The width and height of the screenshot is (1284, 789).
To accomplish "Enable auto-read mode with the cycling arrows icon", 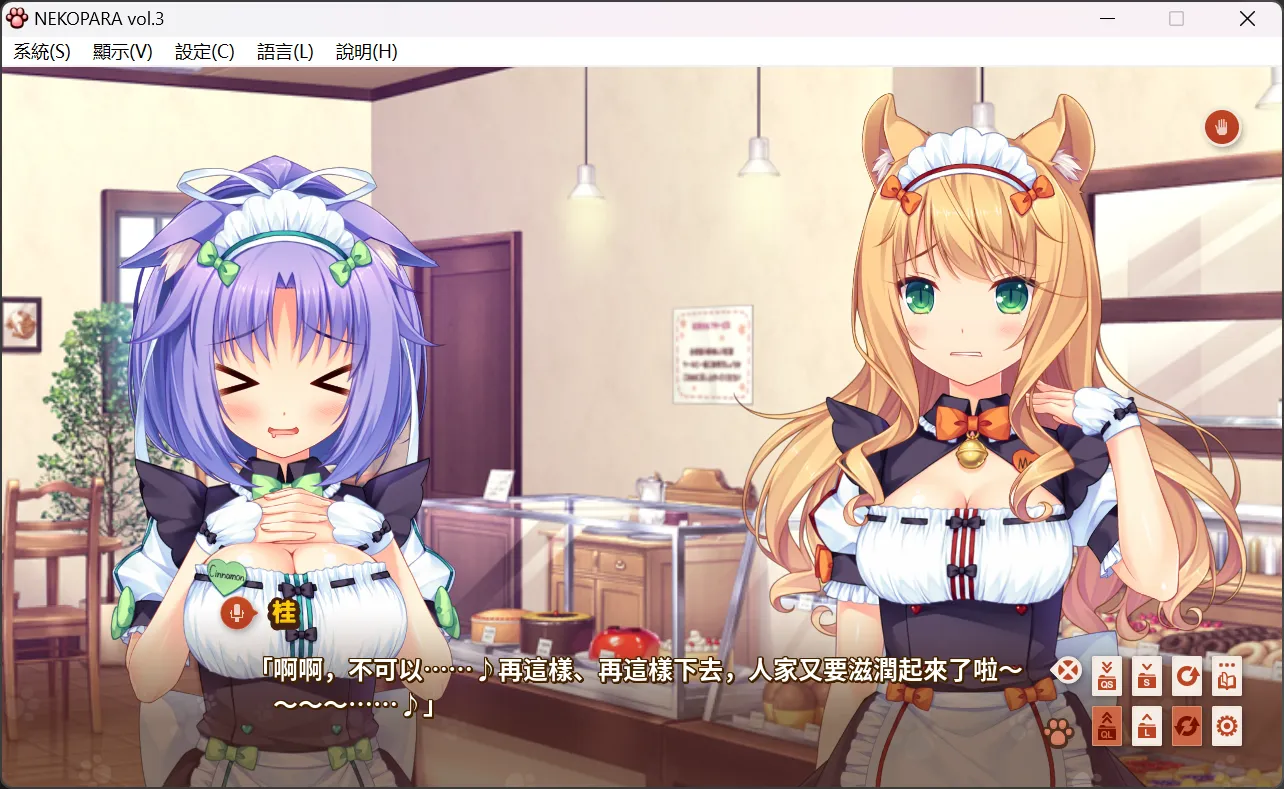I will 1187,727.
